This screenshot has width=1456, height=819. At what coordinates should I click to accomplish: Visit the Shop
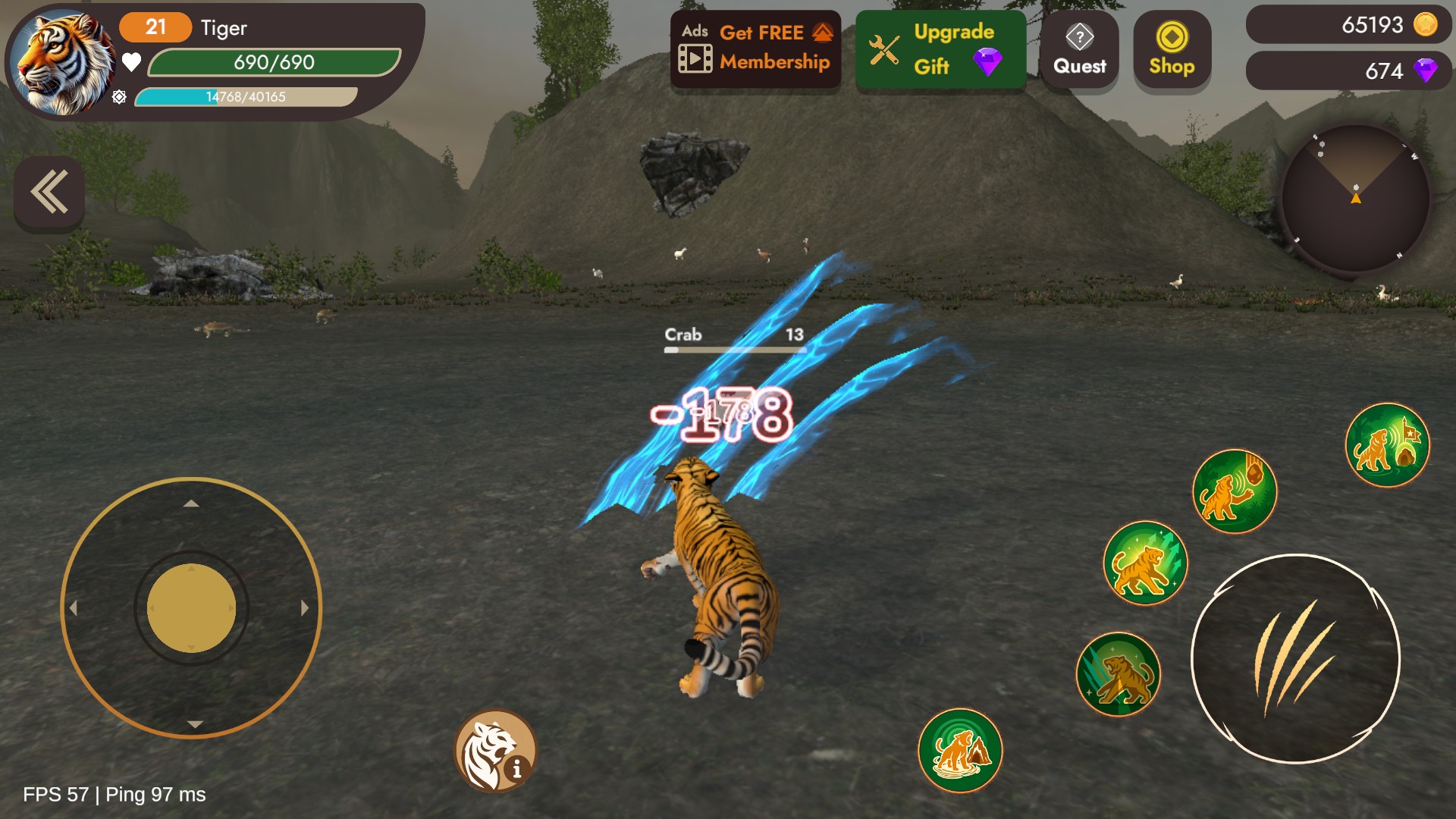tap(1172, 50)
